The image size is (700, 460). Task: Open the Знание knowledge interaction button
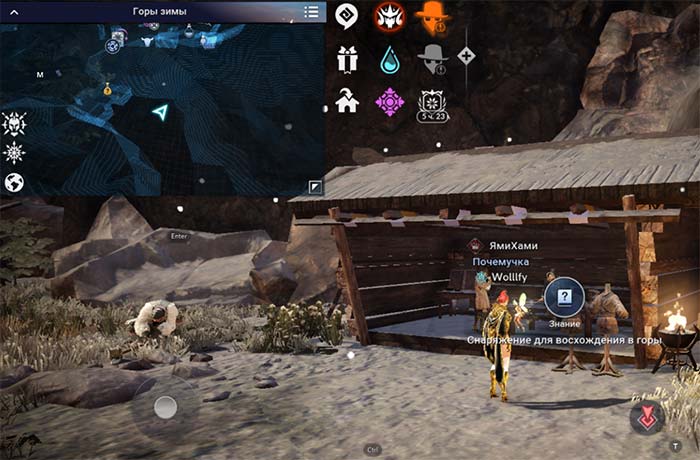(x=565, y=297)
